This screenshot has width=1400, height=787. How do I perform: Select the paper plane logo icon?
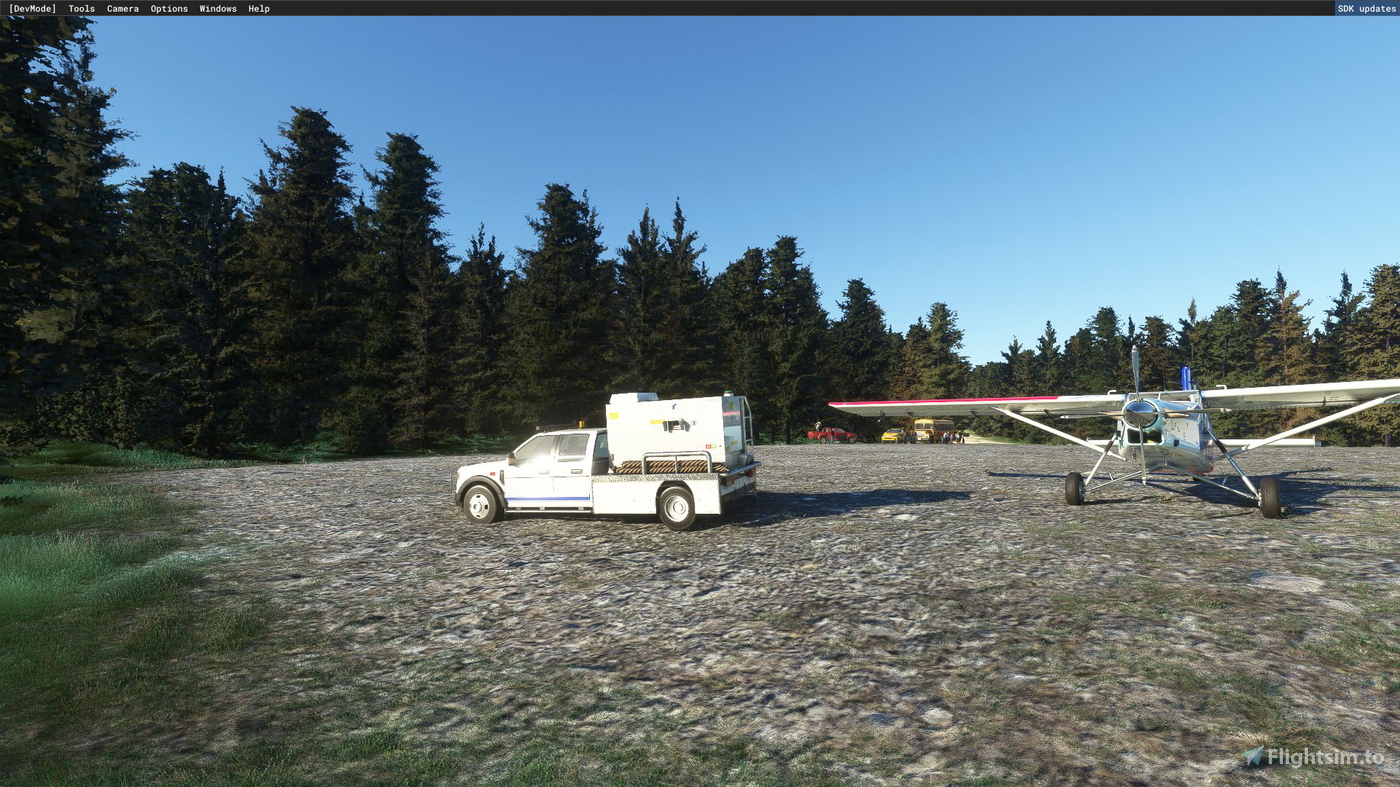1254,757
